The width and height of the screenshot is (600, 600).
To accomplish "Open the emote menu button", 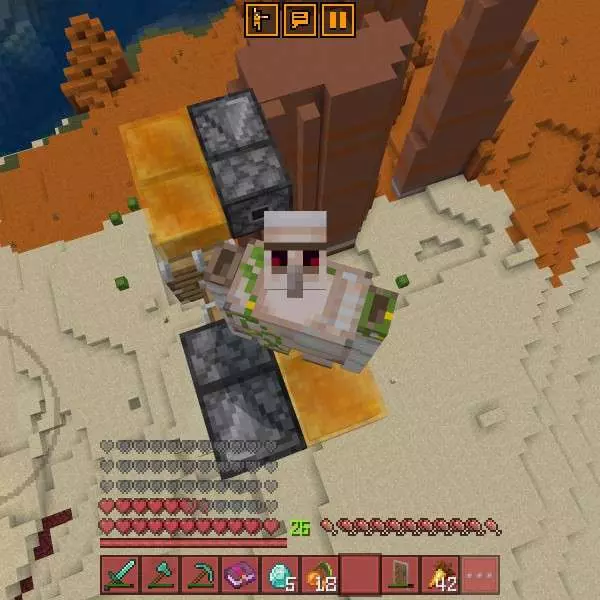I will (261, 19).
